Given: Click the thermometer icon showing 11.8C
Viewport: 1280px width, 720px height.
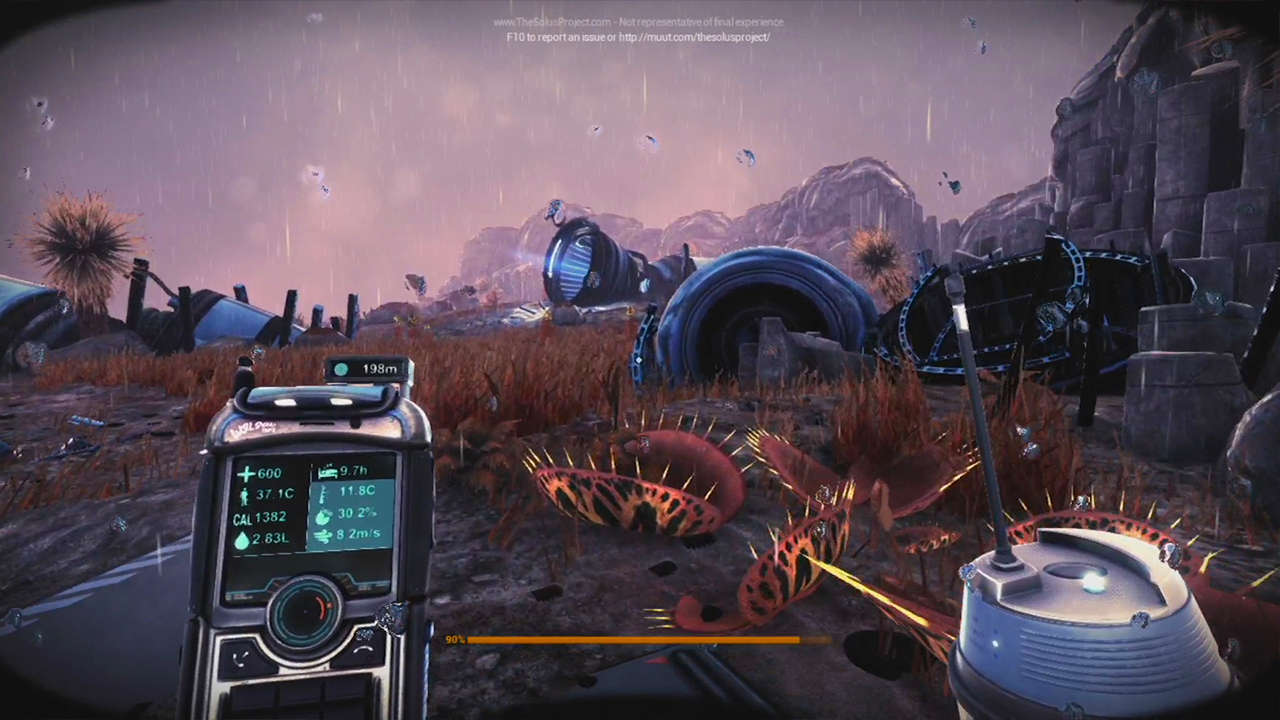Looking at the screenshot, I should point(322,494).
